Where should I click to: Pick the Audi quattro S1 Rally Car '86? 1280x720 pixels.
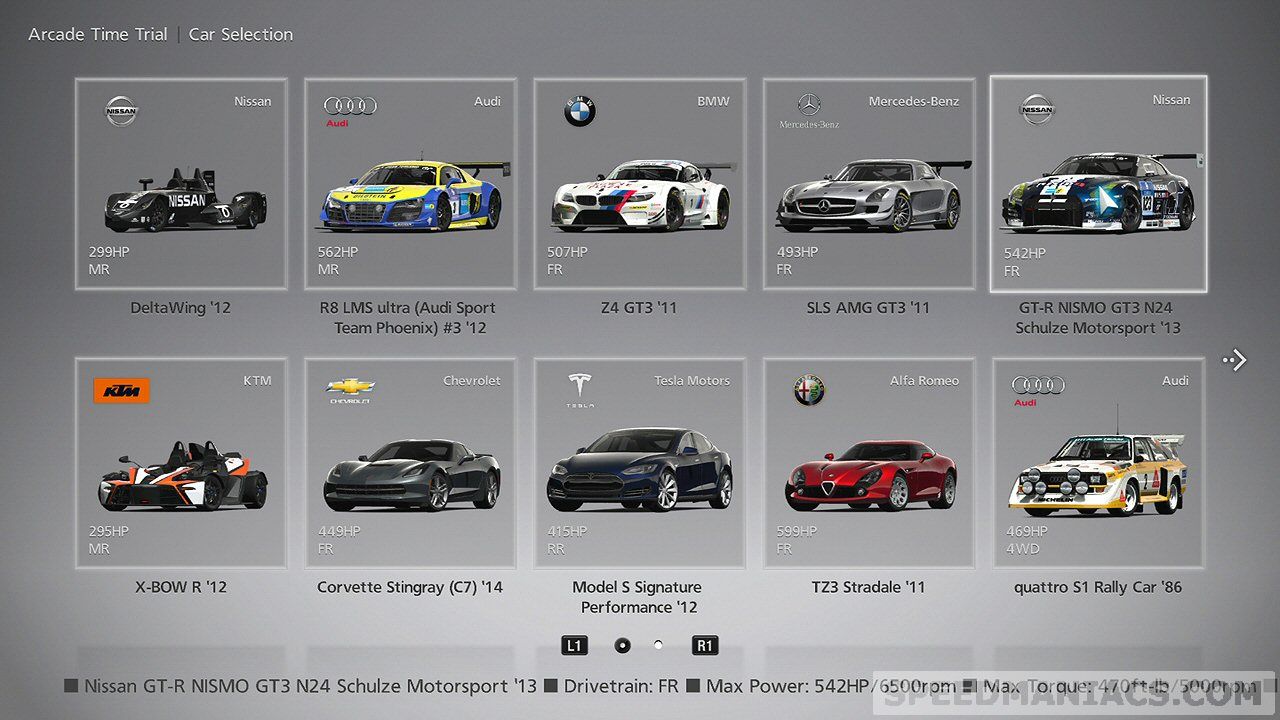(1098, 464)
